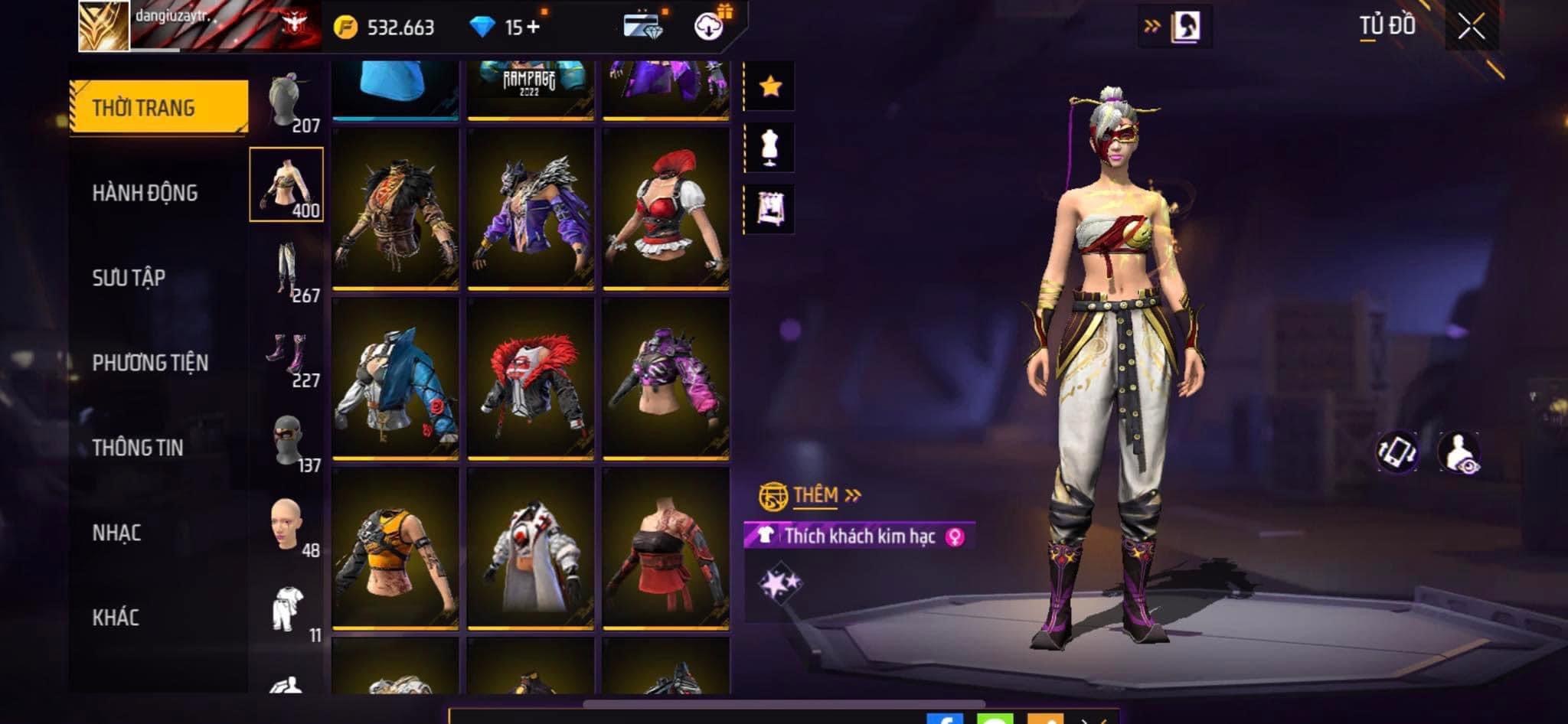Viewport: 1568px width, 724px height.
Task: Select the SƯU TẬP menu entry
Action: [129, 278]
